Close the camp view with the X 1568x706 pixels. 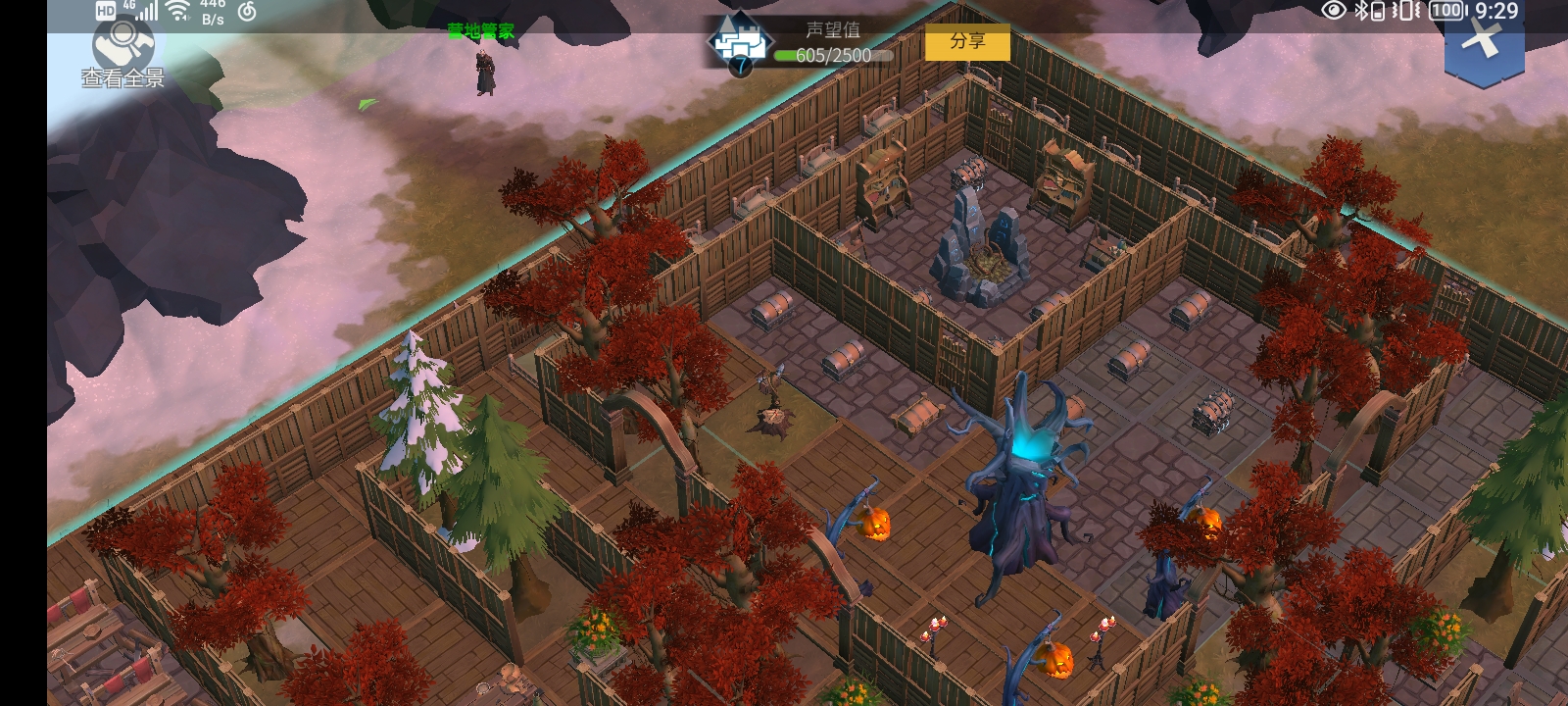point(1483,41)
